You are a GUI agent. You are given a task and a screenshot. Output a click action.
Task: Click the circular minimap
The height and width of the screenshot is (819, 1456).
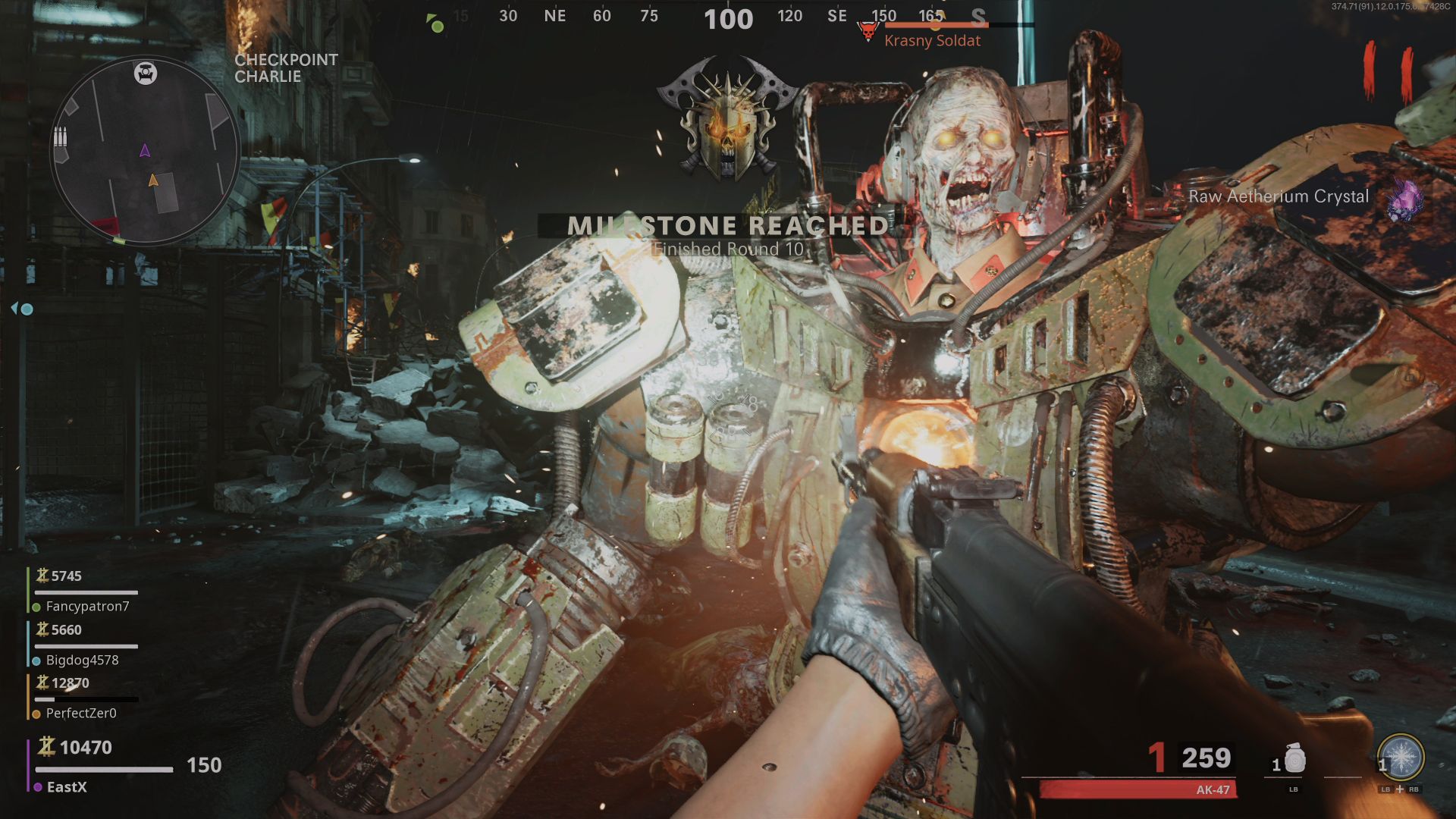145,152
